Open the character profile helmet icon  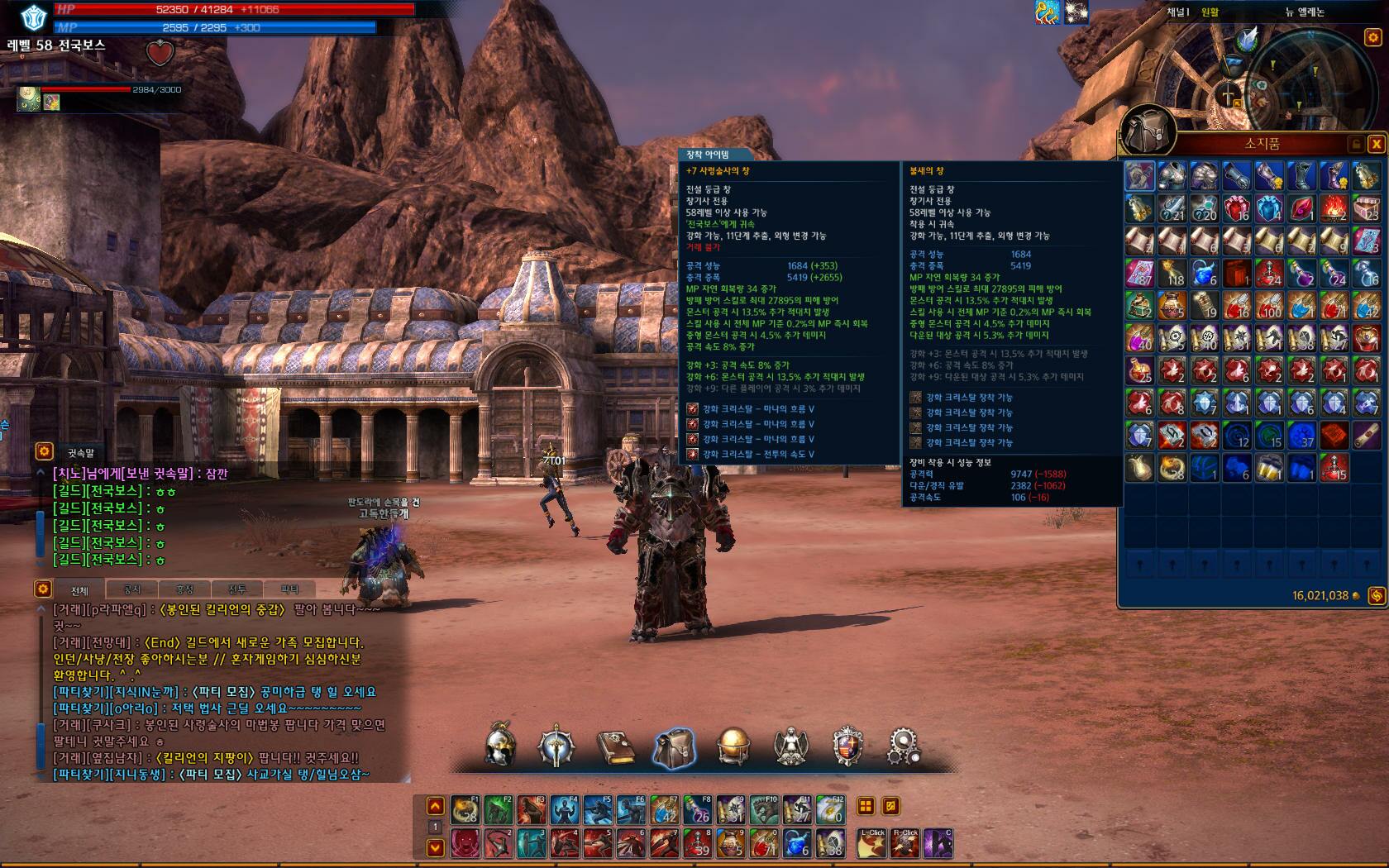pyautogui.click(x=500, y=746)
